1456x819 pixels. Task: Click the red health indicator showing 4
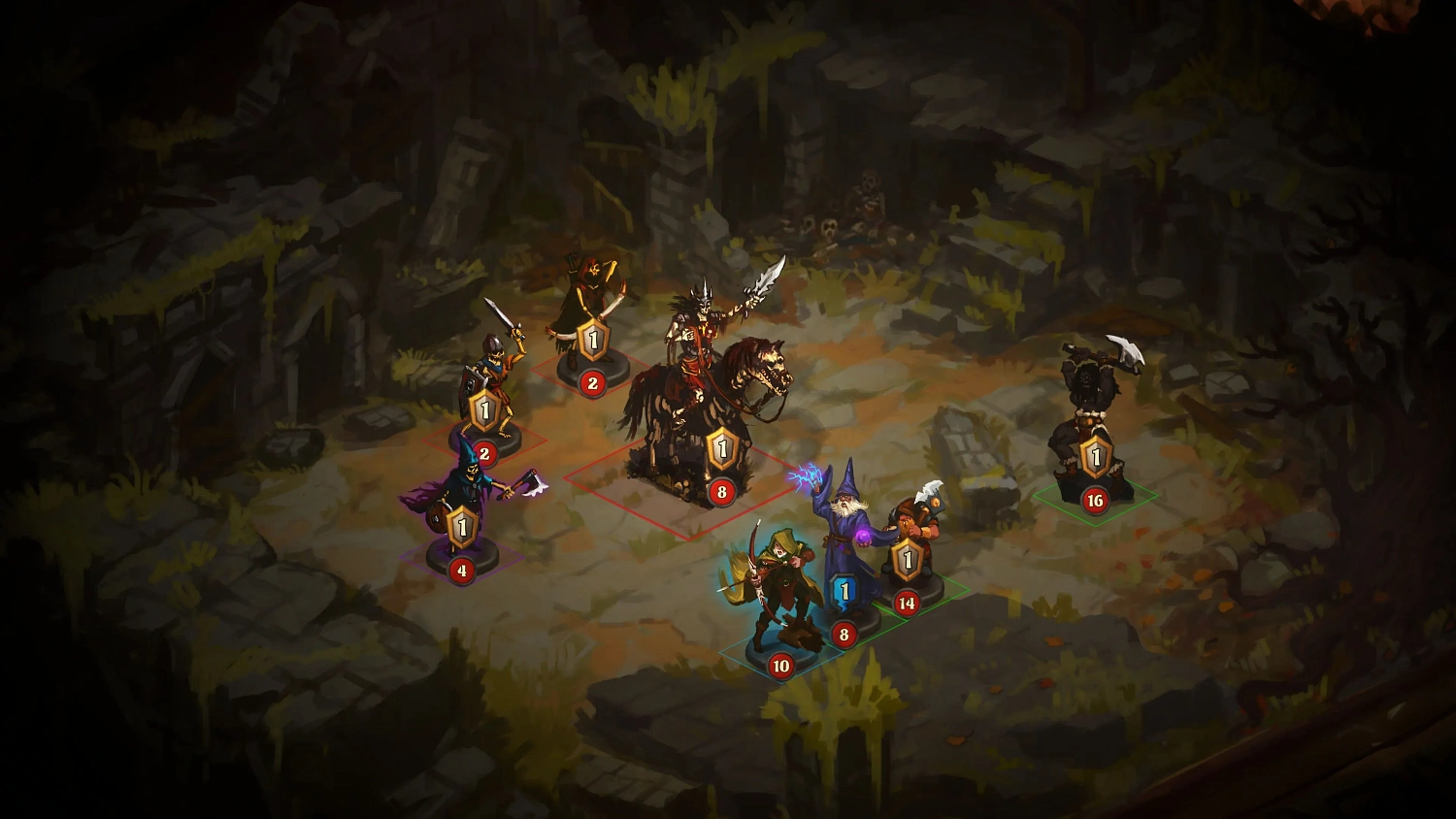pos(462,571)
